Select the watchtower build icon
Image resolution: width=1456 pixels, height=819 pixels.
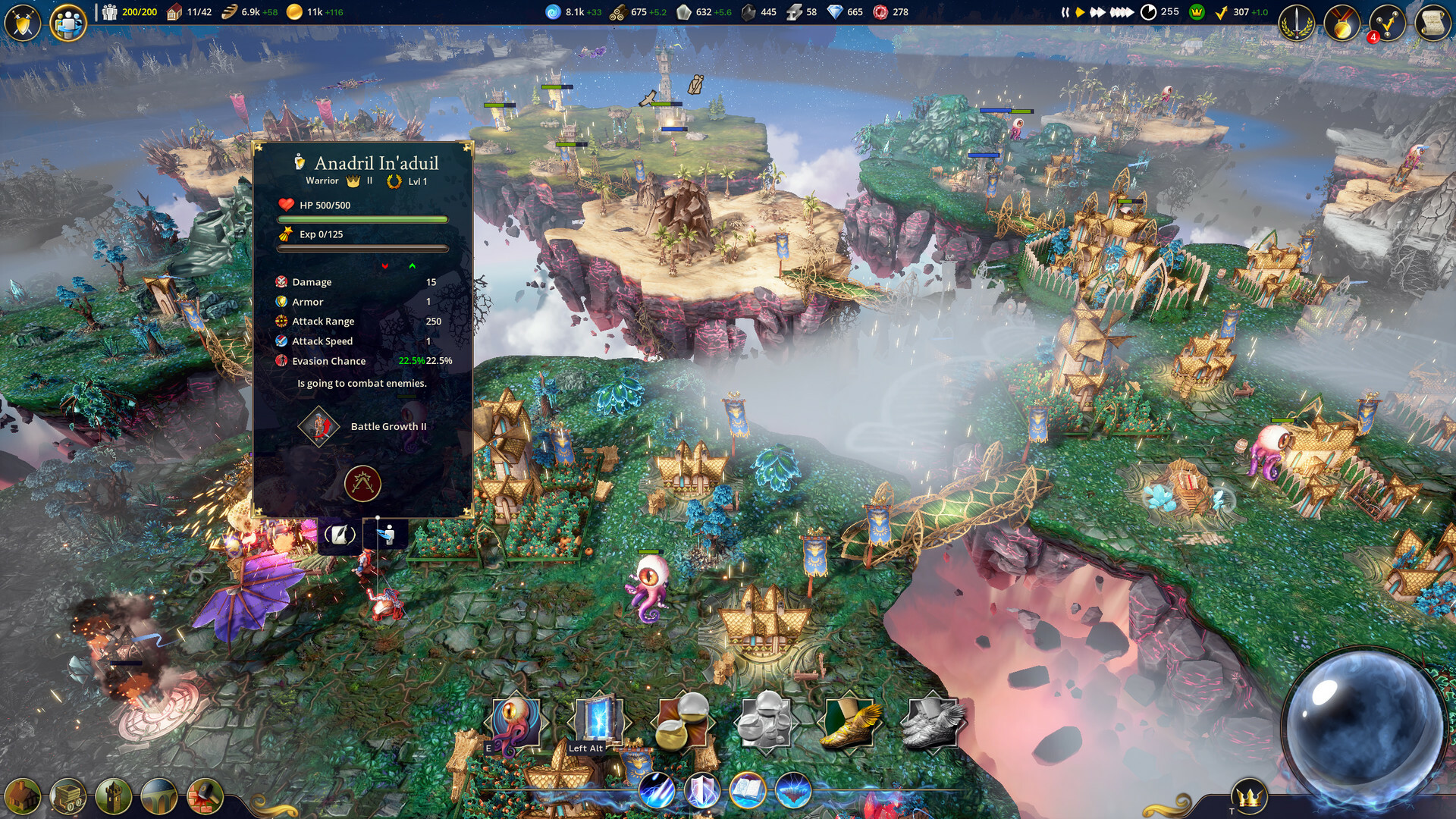point(114,796)
